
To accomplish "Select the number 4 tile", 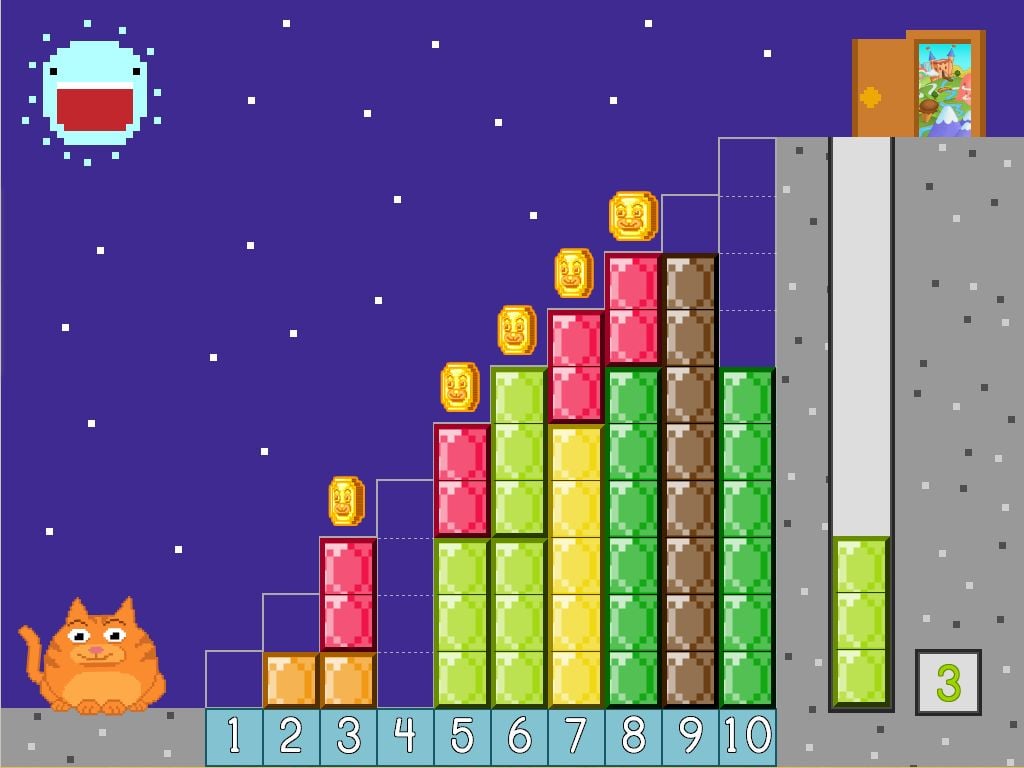I will pyautogui.click(x=405, y=737).
